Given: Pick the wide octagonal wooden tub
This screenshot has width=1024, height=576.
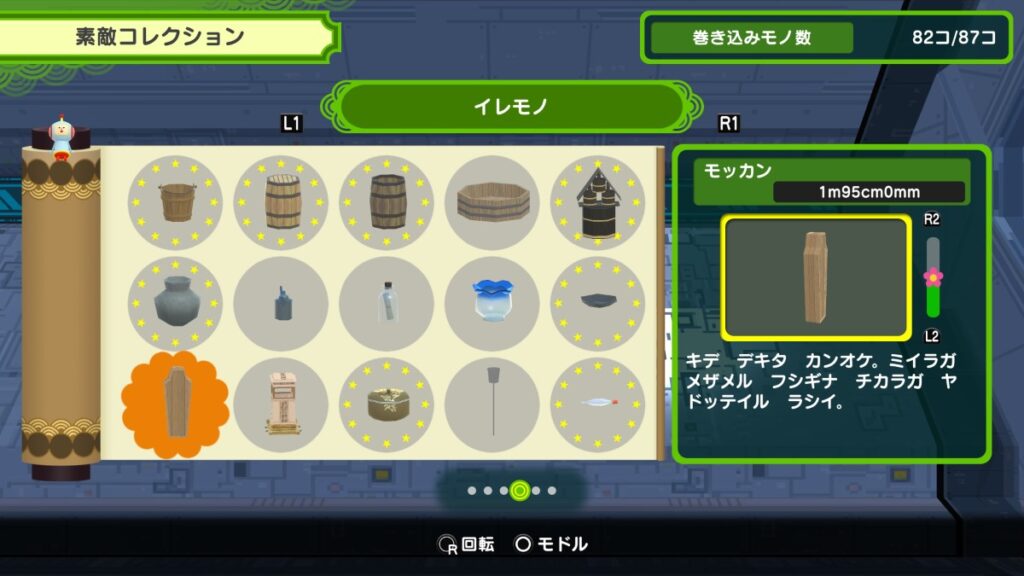Looking at the screenshot, I should tap(492, 202).
